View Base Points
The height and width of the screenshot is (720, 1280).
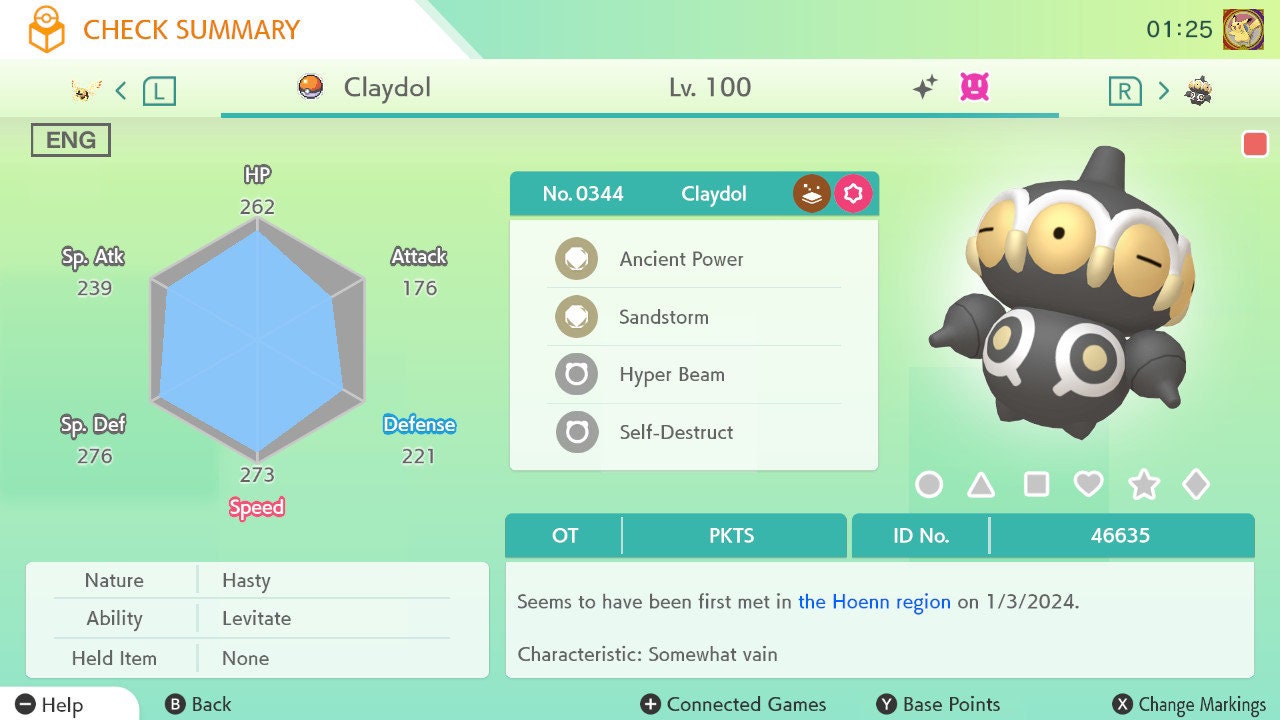click(x=938, y=705)
